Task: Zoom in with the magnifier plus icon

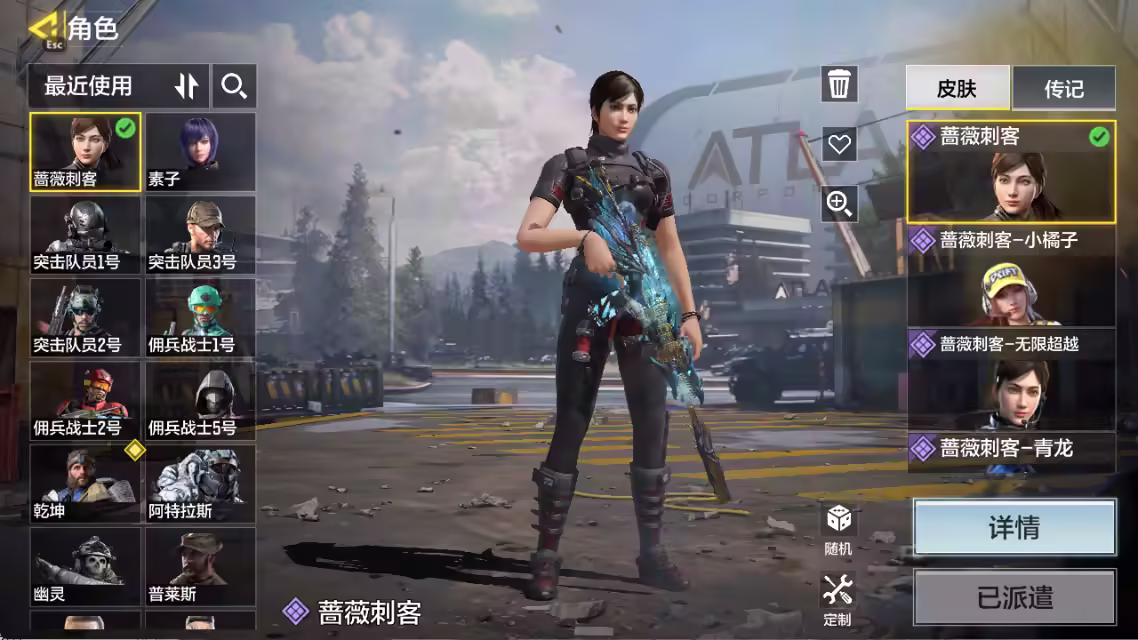Action: (x=839, y=204)
